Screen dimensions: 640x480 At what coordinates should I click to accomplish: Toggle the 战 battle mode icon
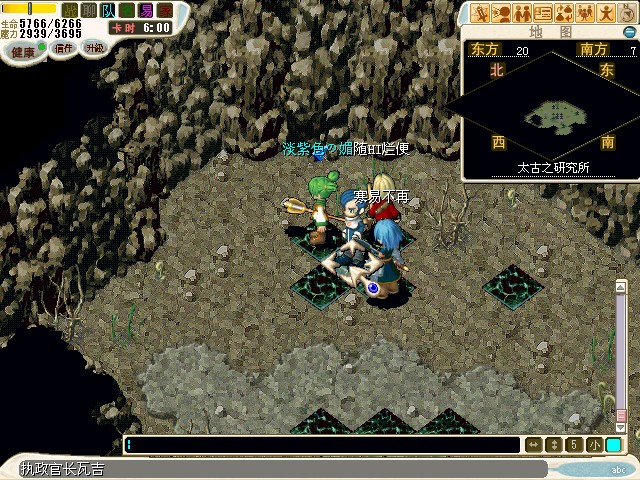coord(70,9)
